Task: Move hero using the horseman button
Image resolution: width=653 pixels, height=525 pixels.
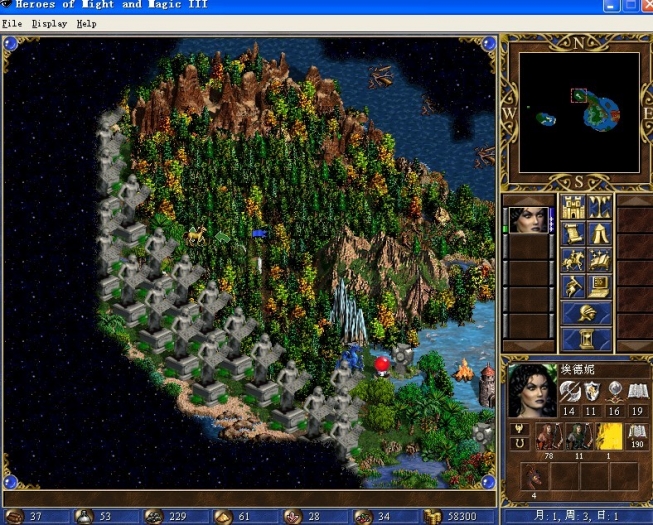Action: pyautogui.click(x=573, y=260)
